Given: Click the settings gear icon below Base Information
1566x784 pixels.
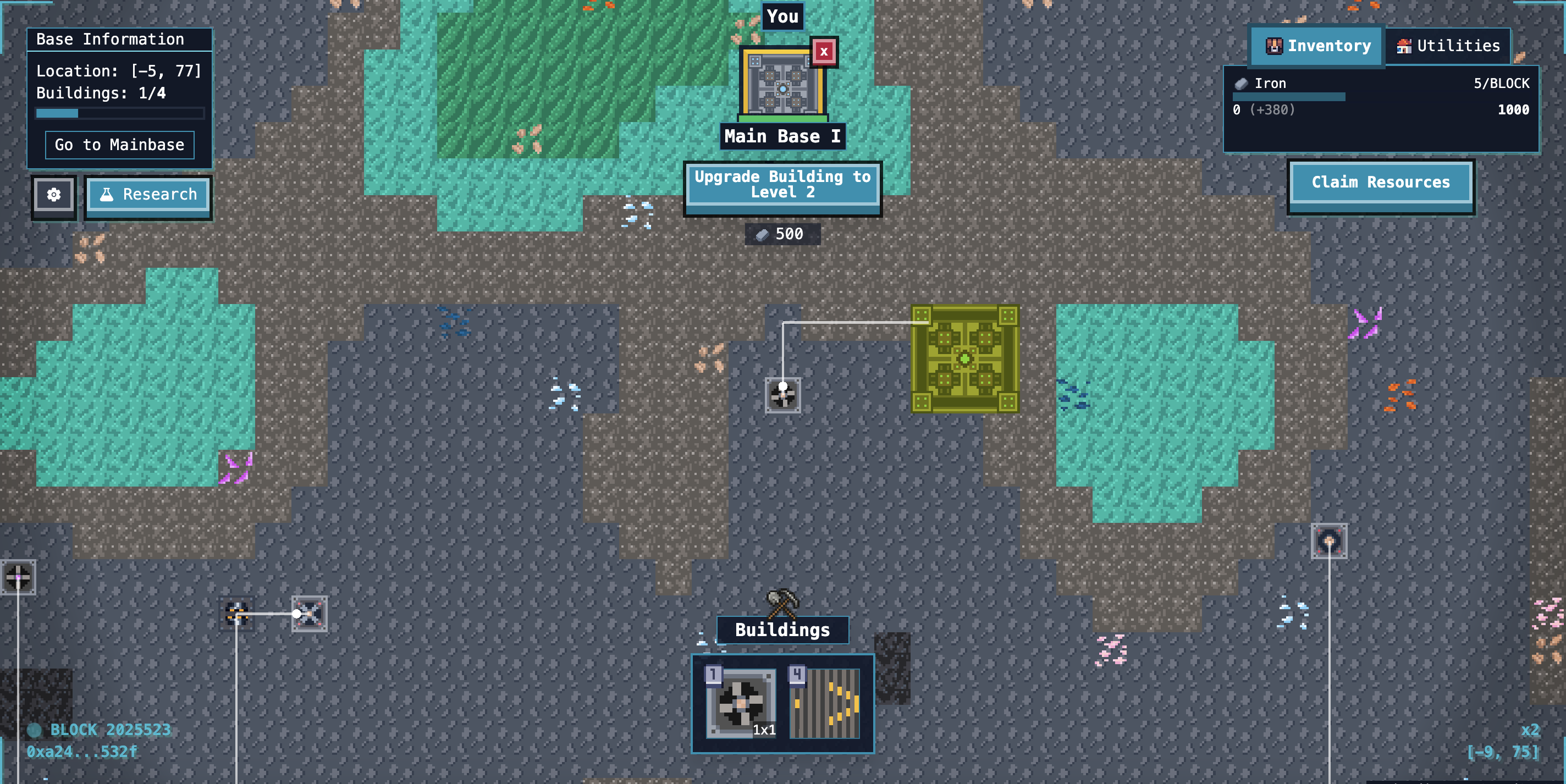Looking at the screenshot, I should coord(53,195).
